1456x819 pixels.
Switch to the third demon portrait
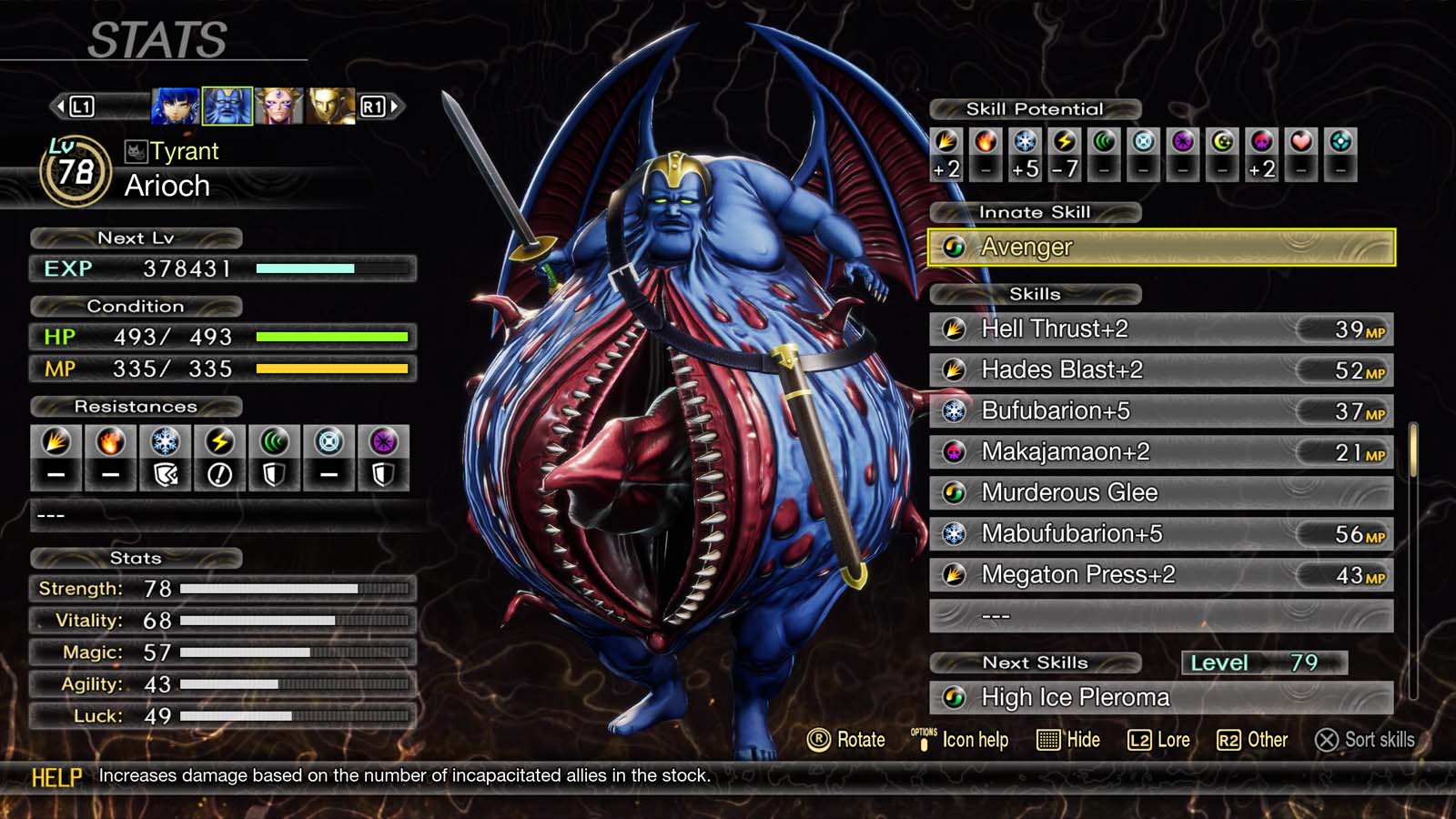[x=279, y=105]
